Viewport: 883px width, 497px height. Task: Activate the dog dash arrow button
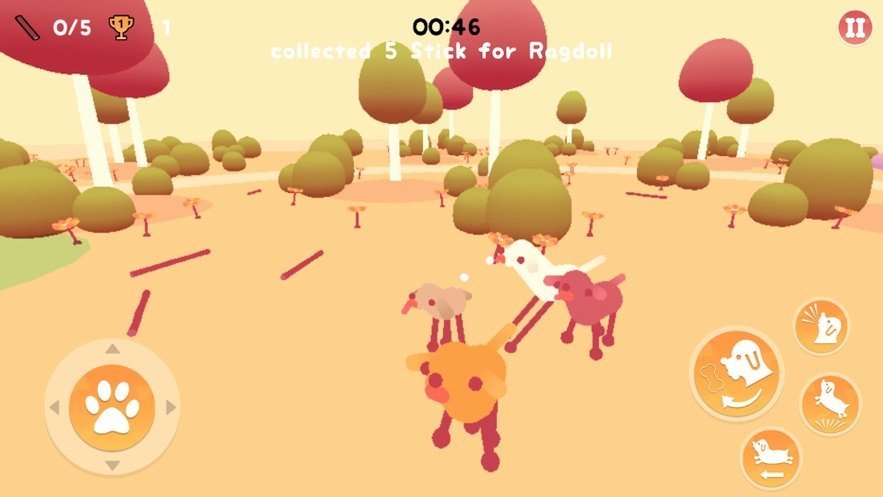tap(769, 457)
